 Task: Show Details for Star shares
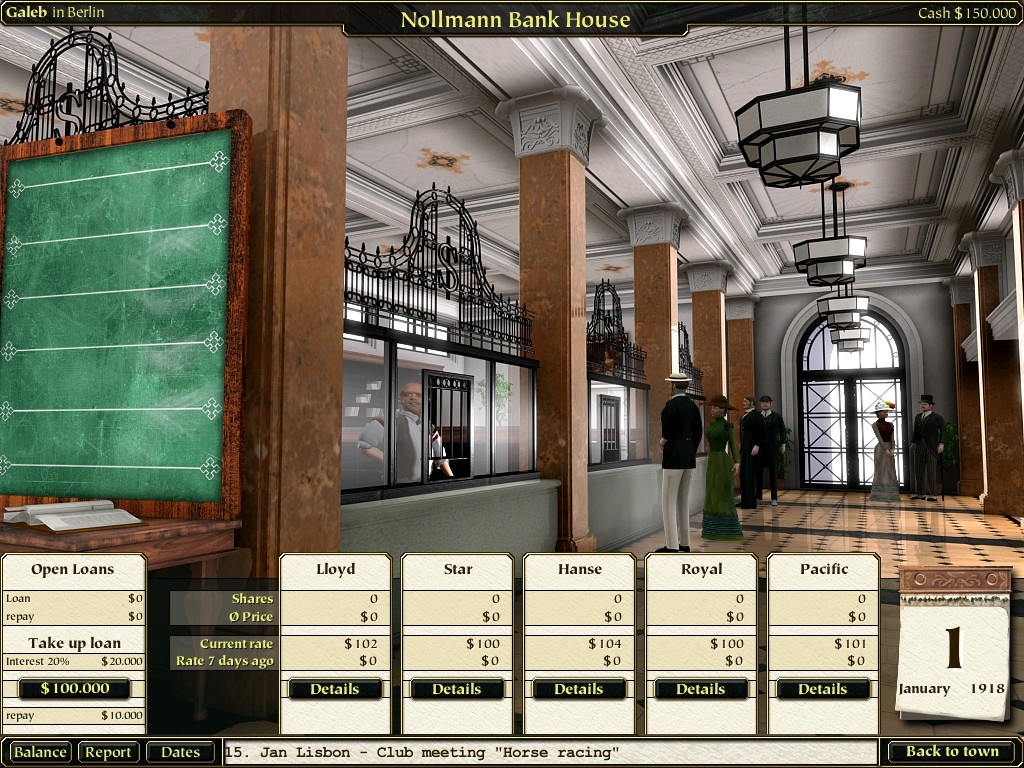(x=457, y=689)
